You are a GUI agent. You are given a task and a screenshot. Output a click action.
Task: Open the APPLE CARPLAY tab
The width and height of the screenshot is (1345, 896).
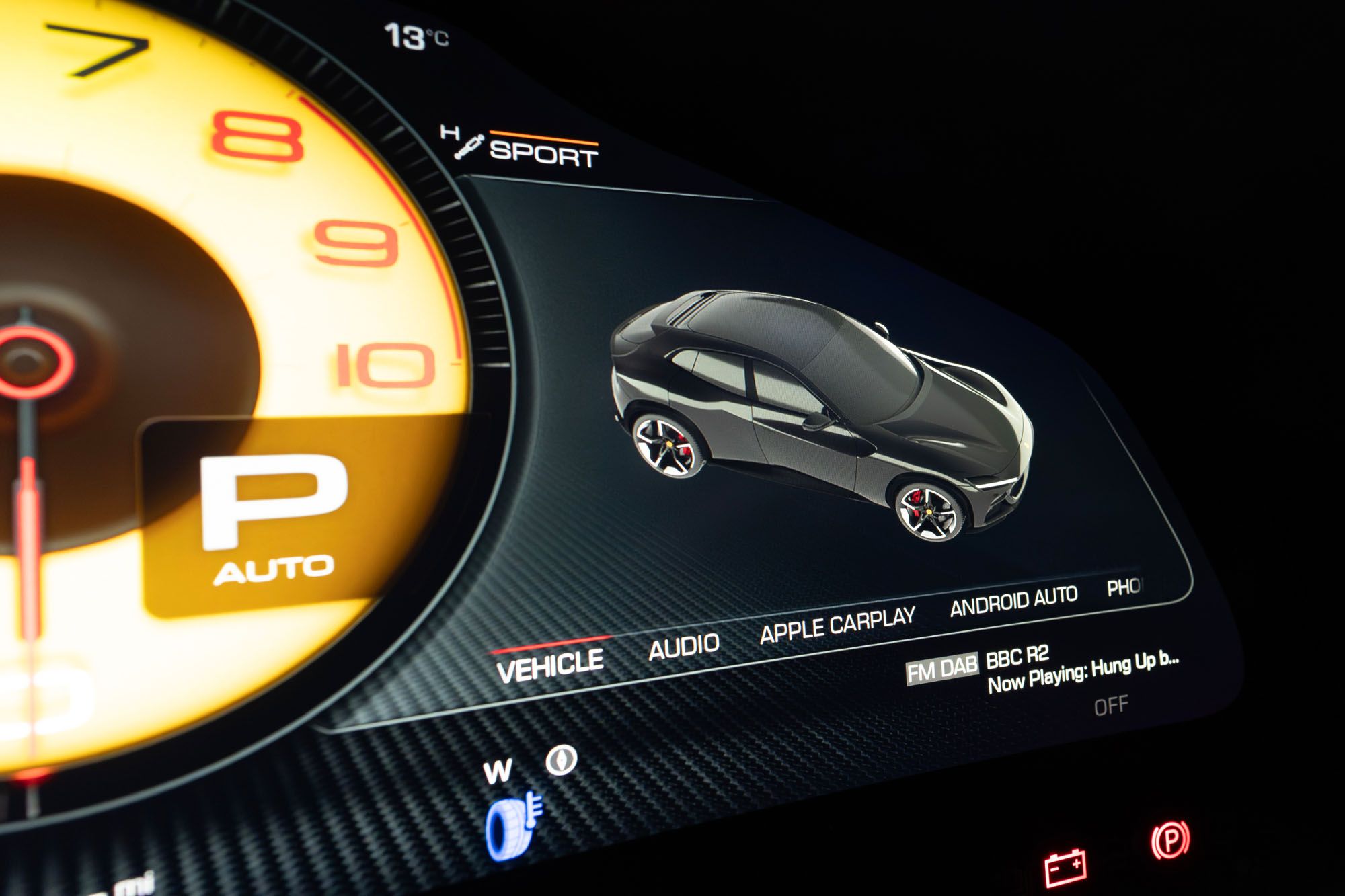click(x=837, y=624)
